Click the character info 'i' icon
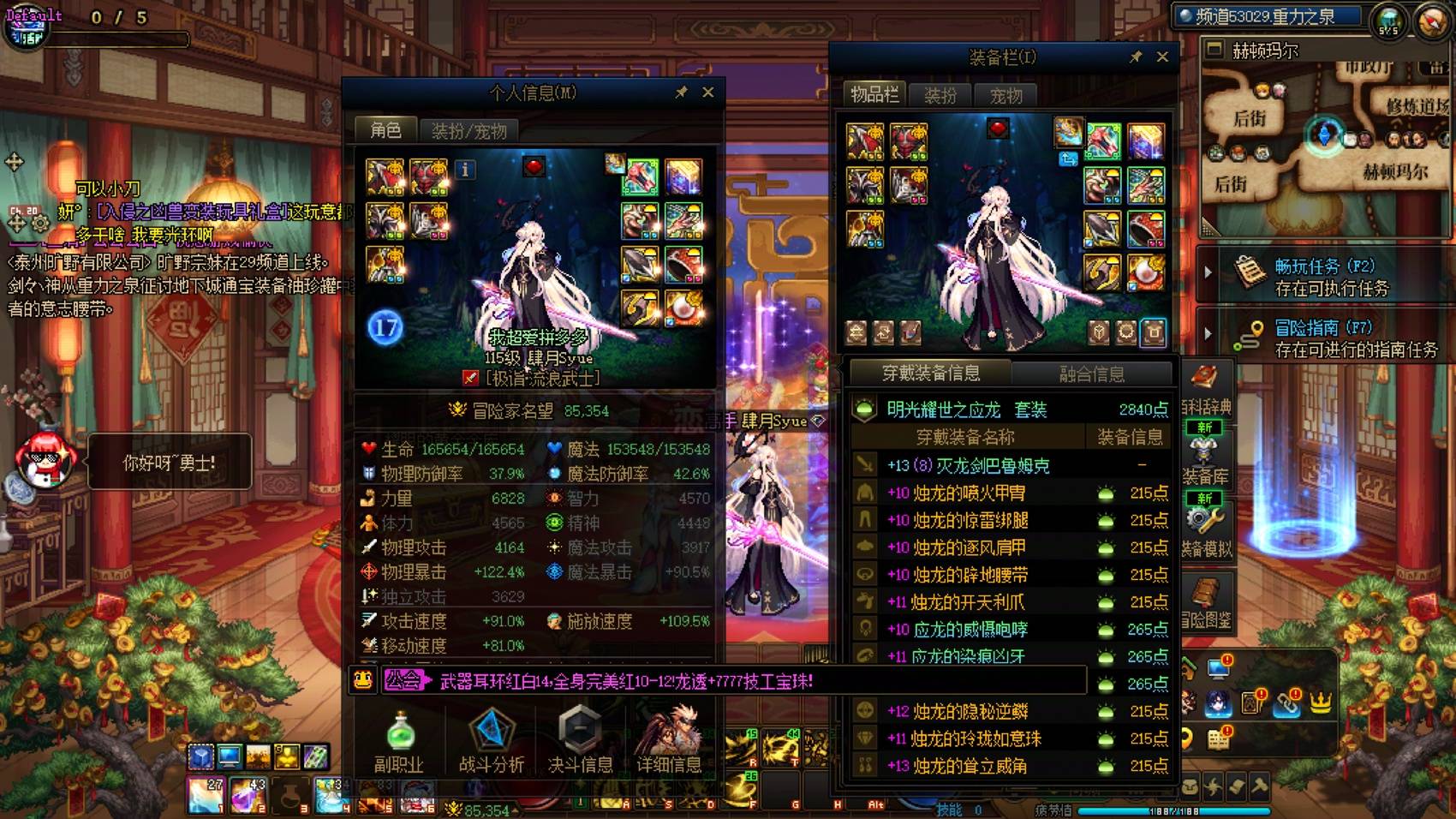 pos(465,170)
